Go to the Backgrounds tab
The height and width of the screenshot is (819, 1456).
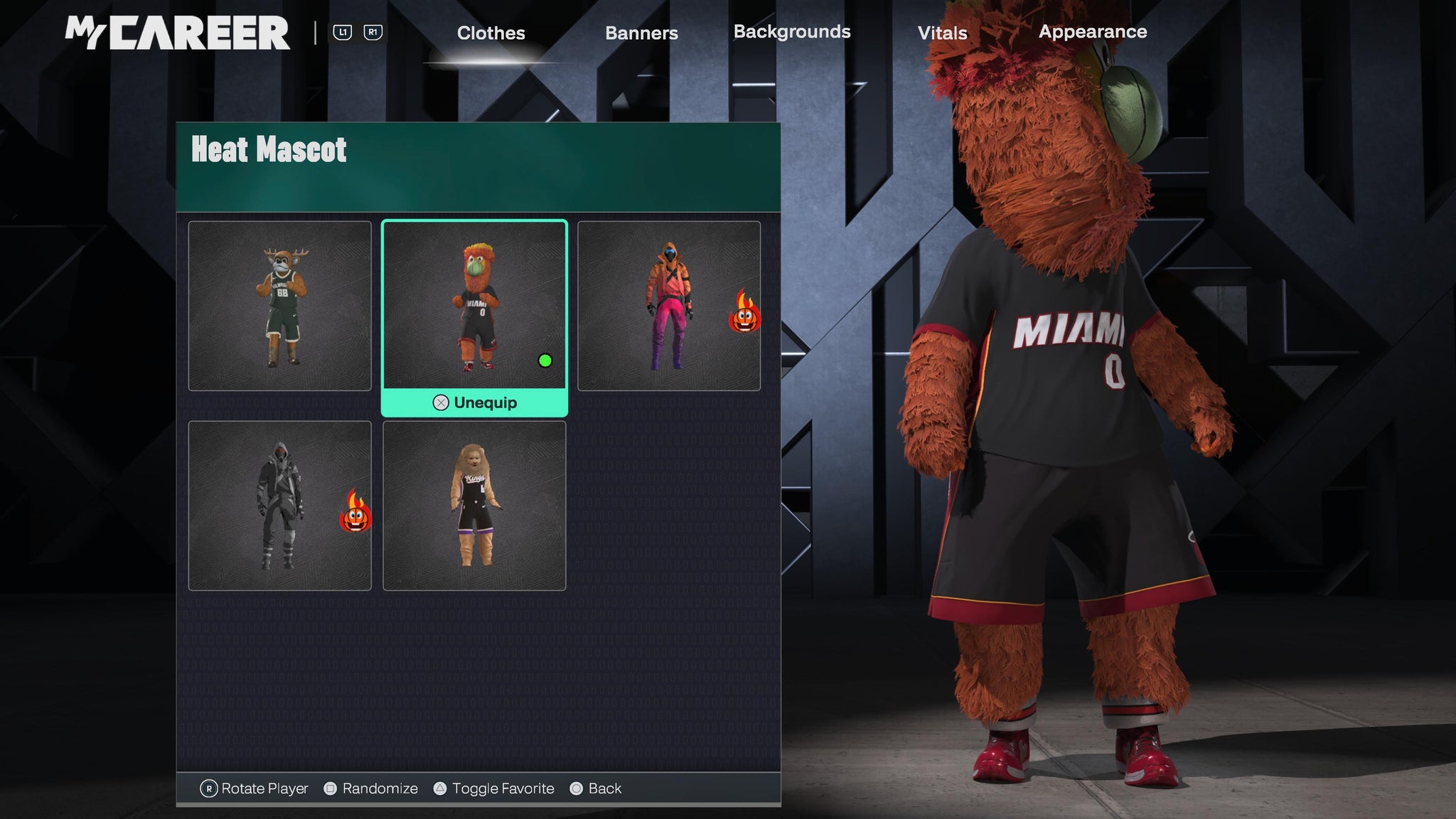click(792, 32)
